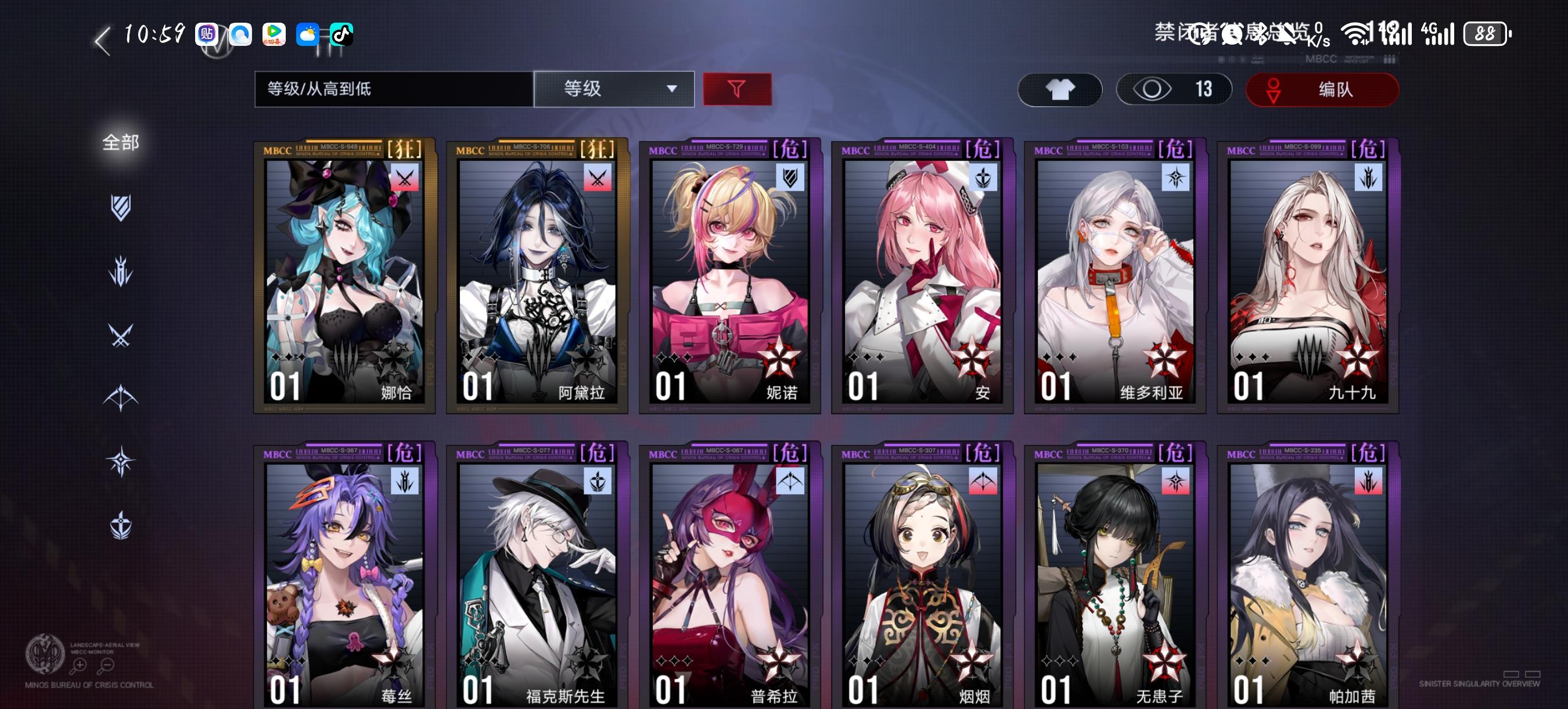This screenshot has width=1568, height=709.
Task: Toggle the eye icon showing 13
Action: pos(1174,89)
